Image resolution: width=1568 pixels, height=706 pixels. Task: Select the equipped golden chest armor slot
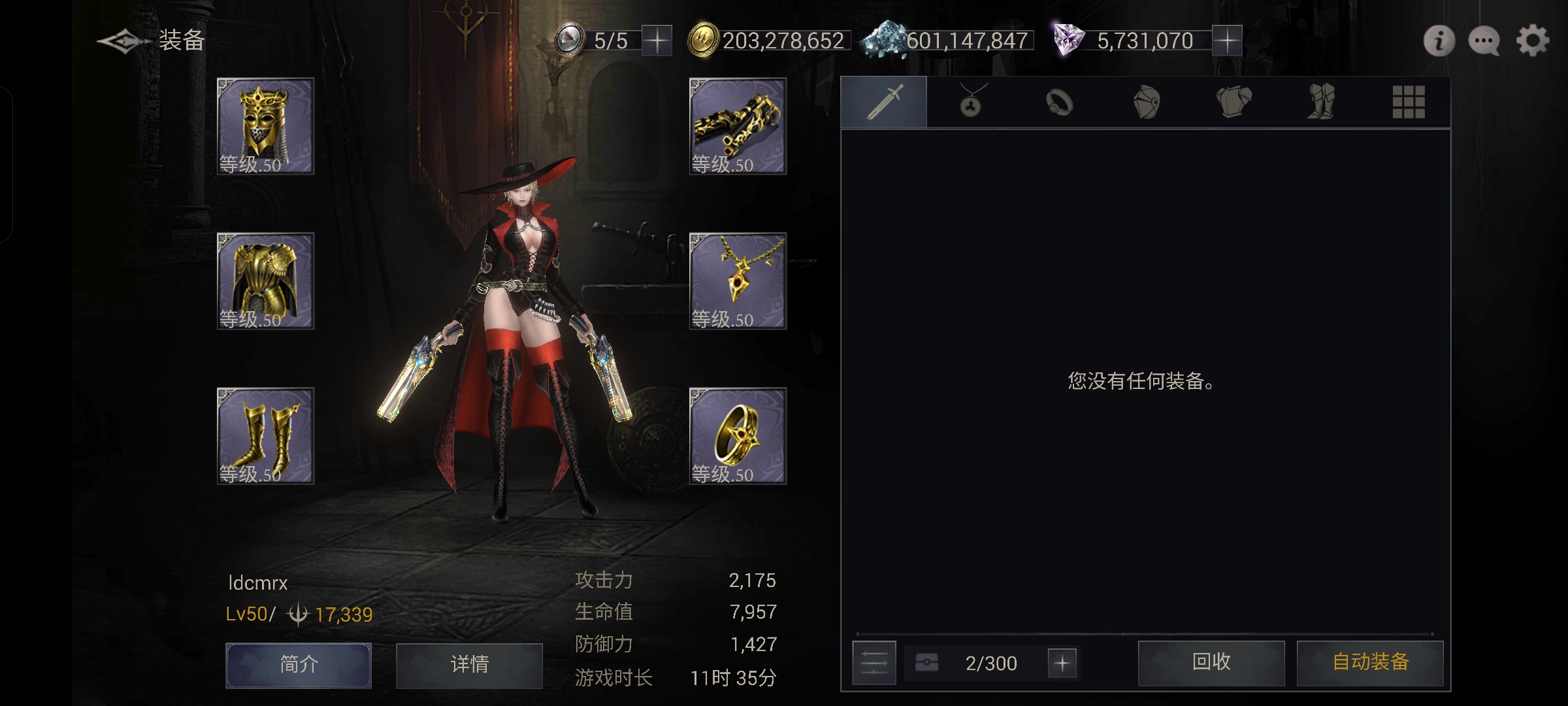[265, 281]
